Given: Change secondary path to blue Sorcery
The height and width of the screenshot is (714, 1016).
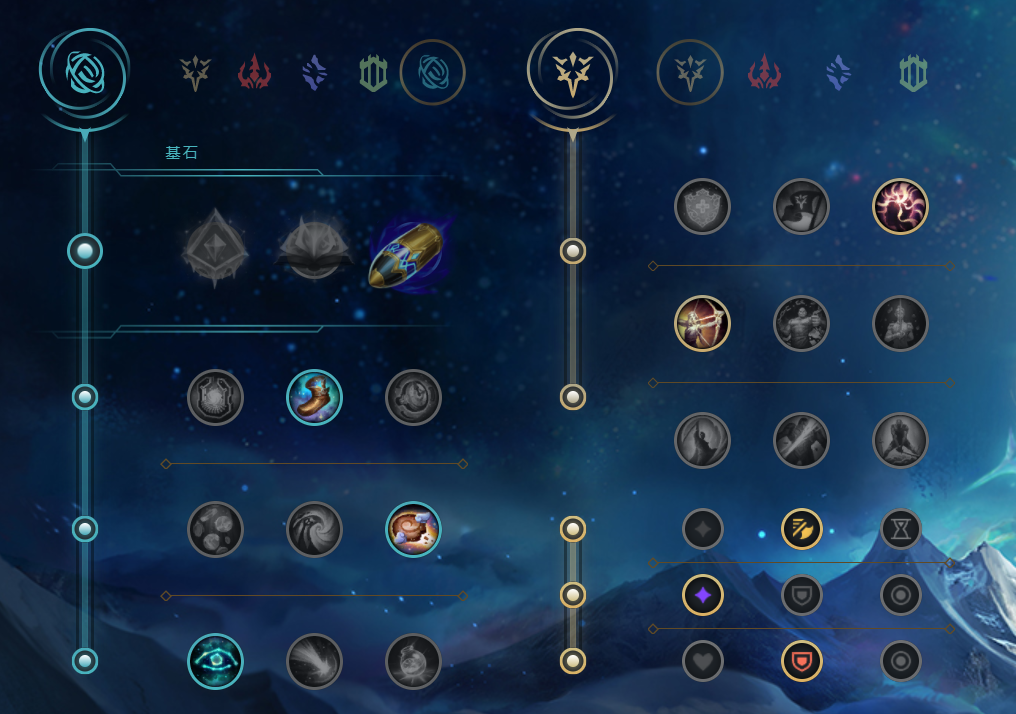Looking at the screenshot, I should [x=838, y=73].
